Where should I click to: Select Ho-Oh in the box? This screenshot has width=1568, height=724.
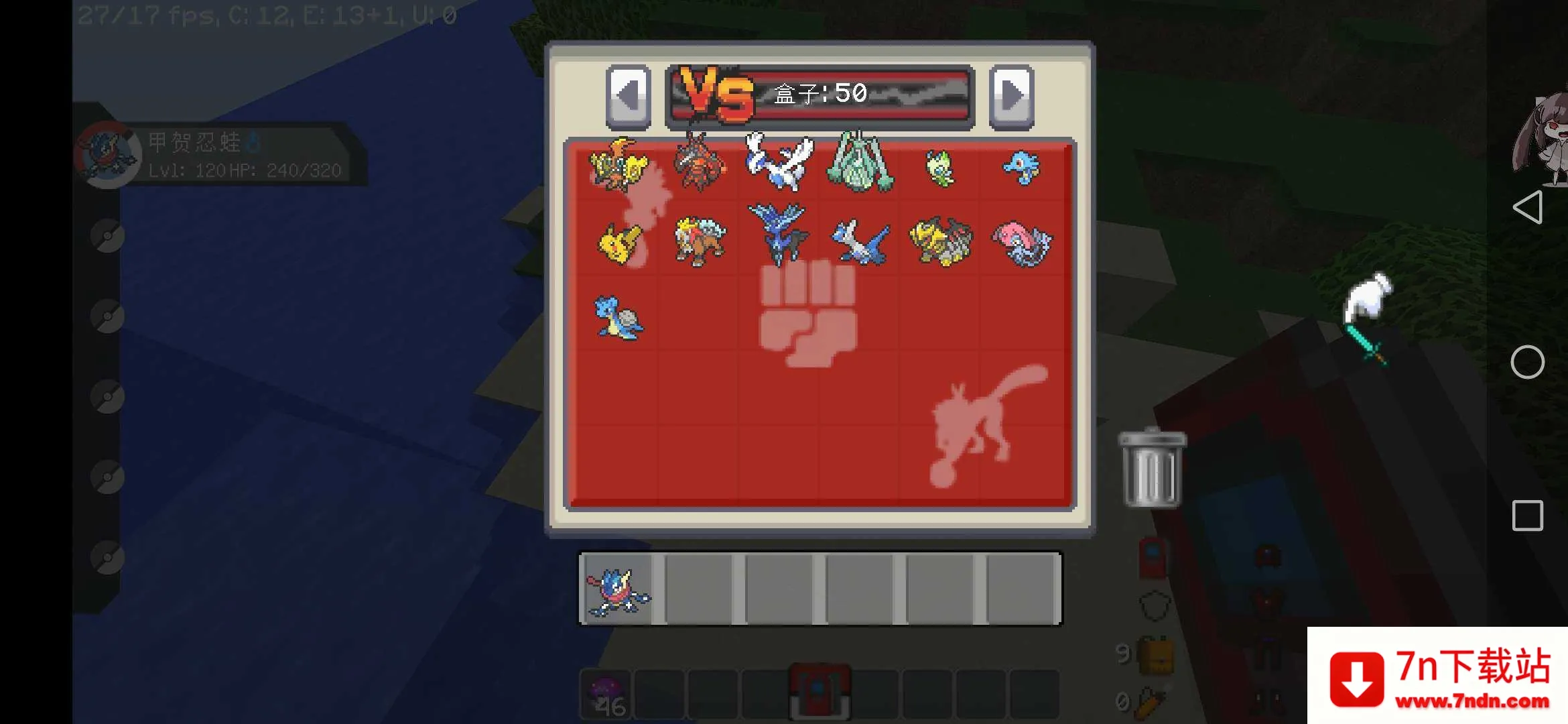(618, 165)
